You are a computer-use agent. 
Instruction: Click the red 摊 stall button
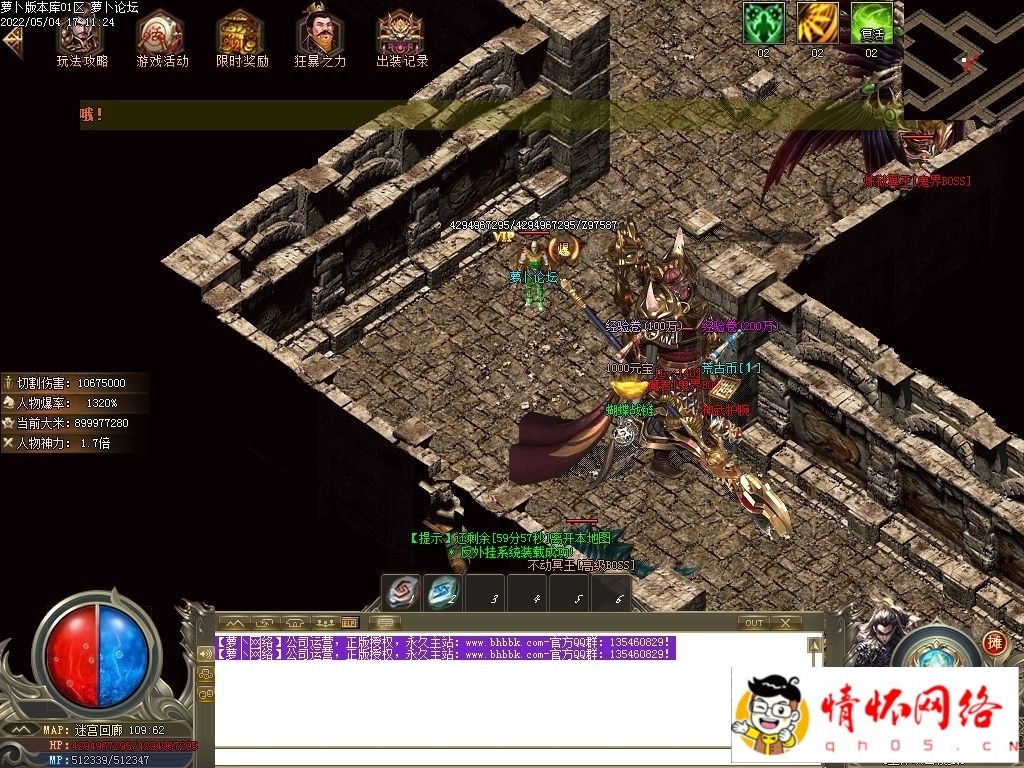coord(994,643)
